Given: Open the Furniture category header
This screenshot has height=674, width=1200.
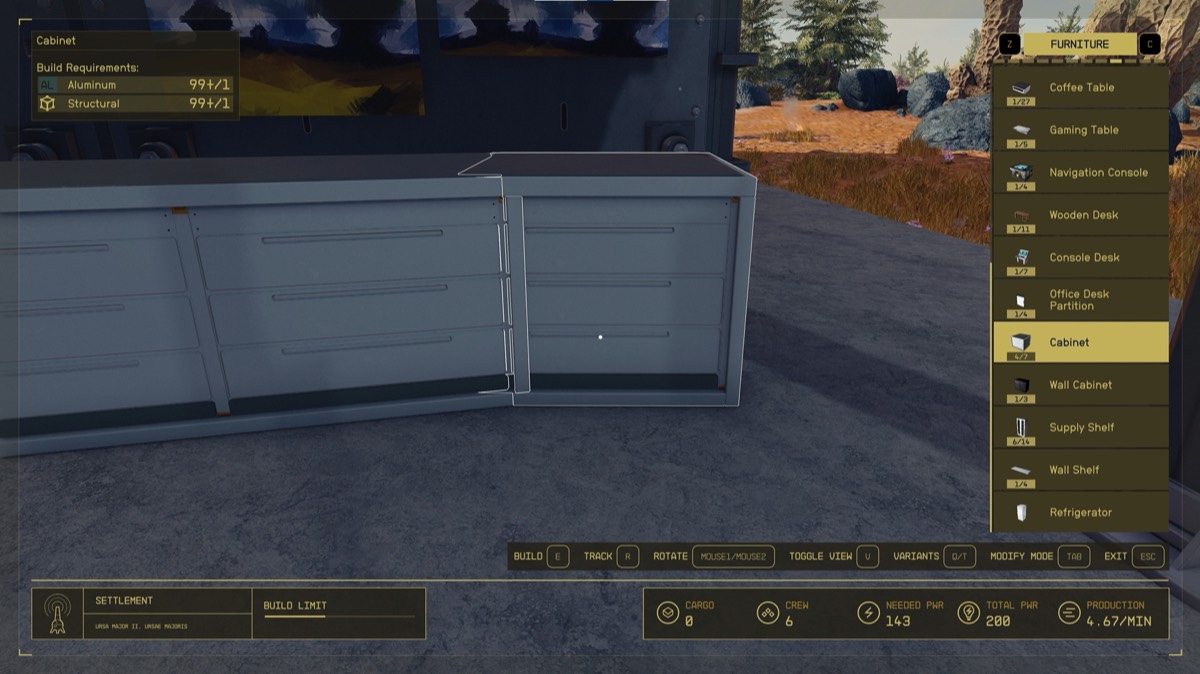Looking at the screenshot, I should coord(1079,44).
